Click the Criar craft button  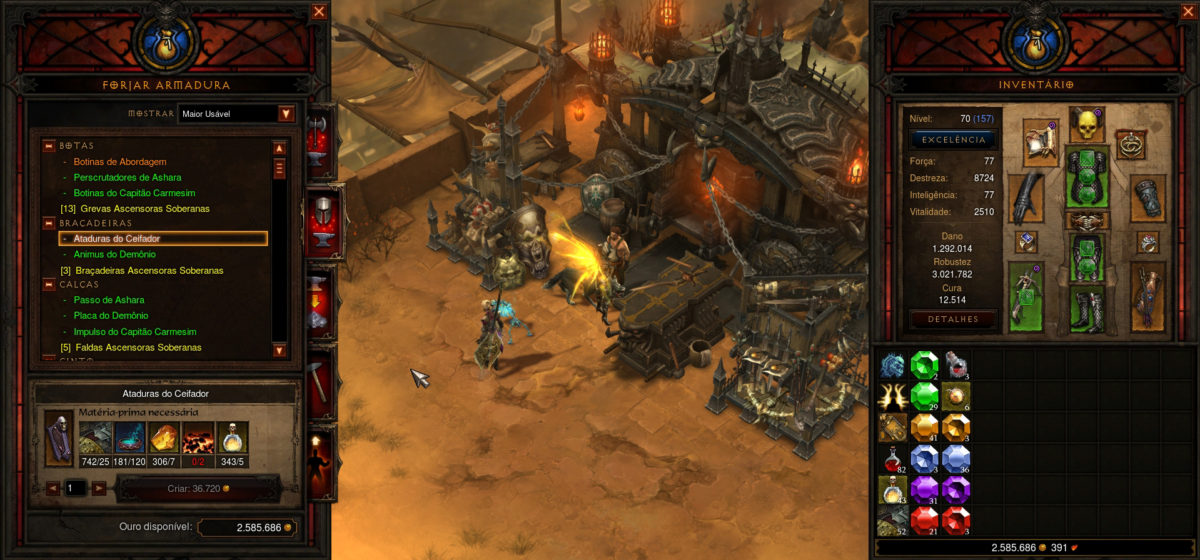[197, 488]
